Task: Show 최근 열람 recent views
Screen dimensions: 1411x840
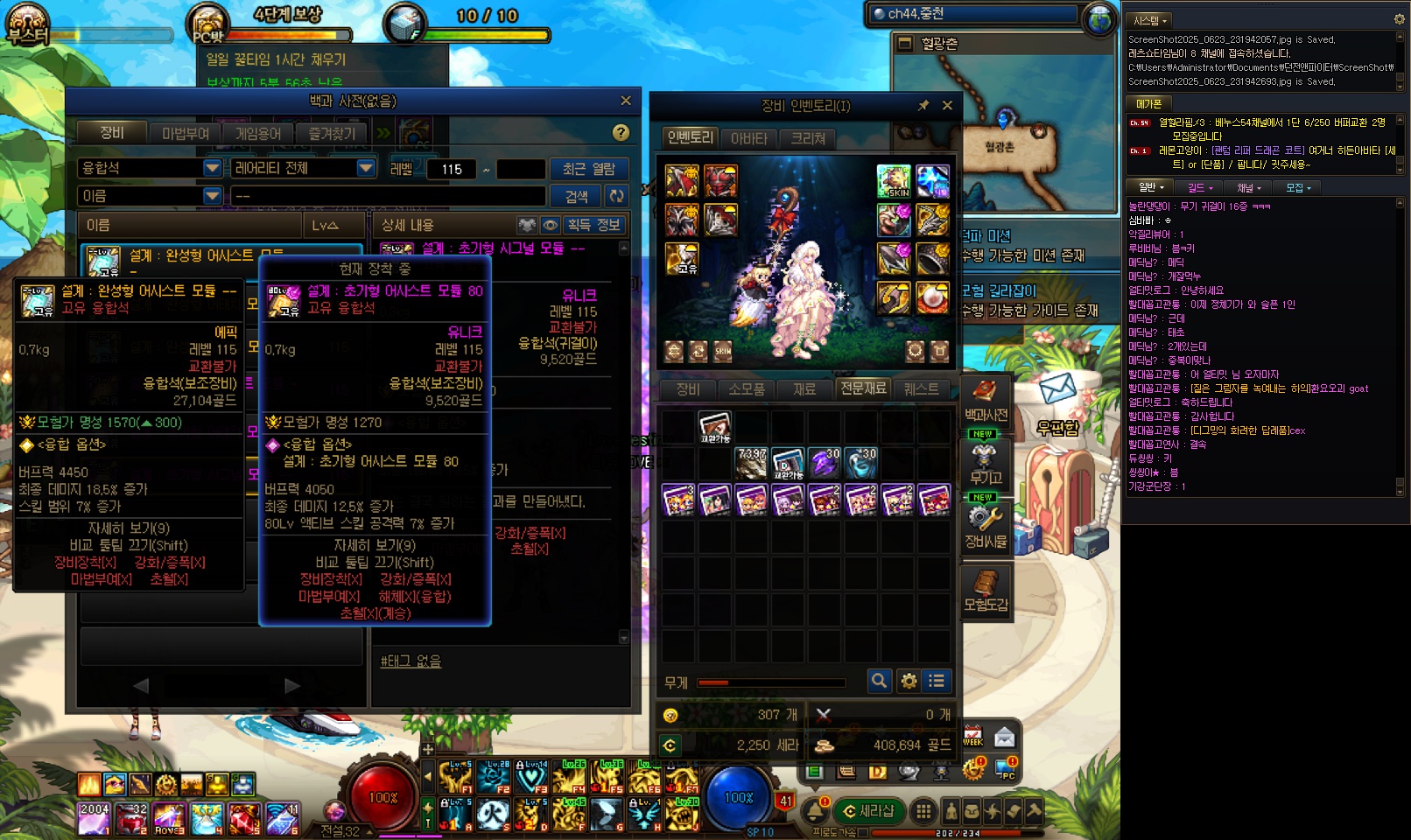Action: tap(587, 168)
